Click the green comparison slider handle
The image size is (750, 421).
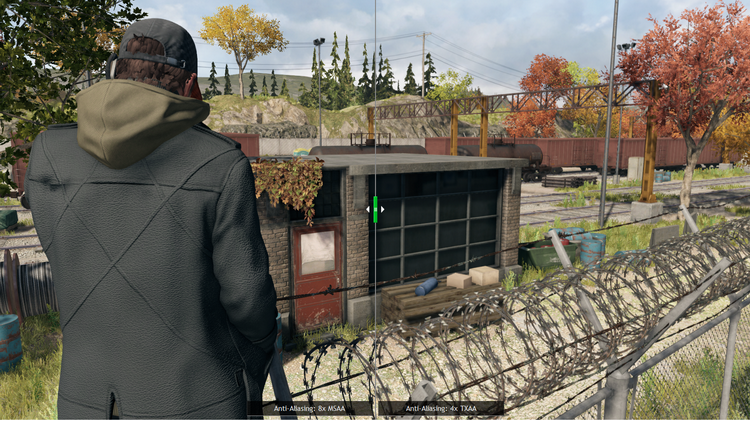tap(375, 209)
